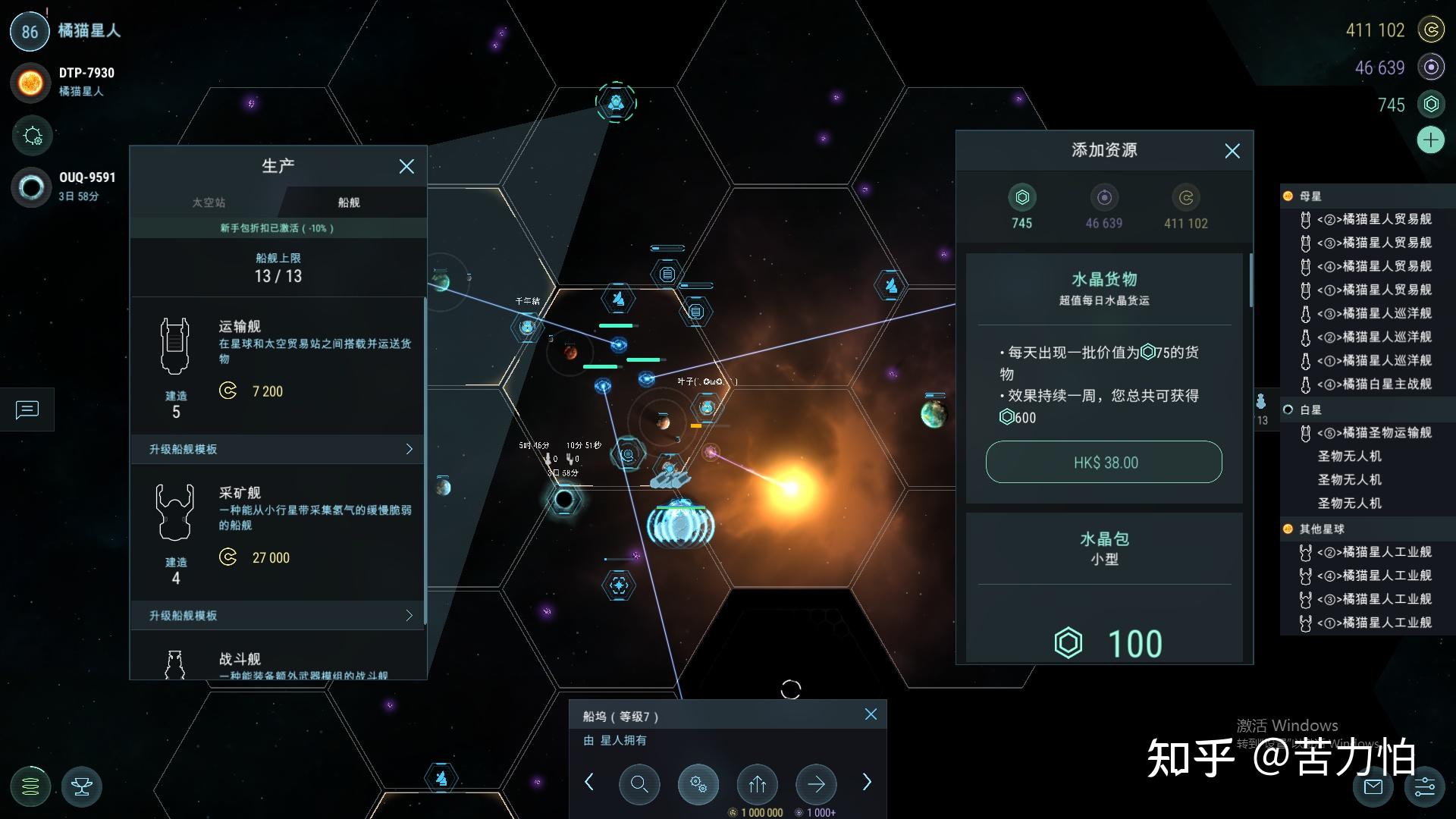Select the magnifier inspect icon in 船坞 panel
Screen dimensions: 1456x819
click(639, 784)
